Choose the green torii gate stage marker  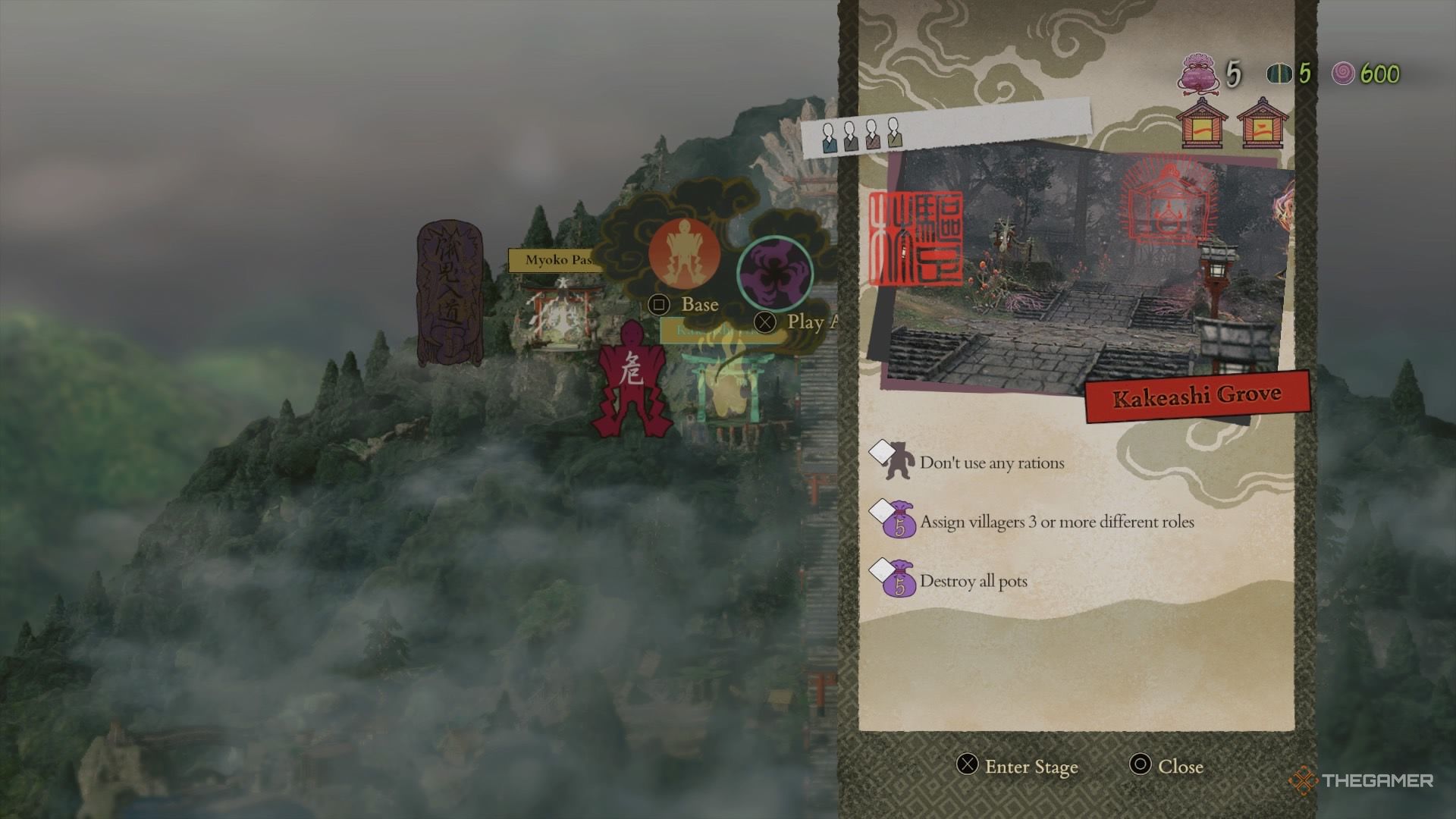pyautogui.click(x=720, y=387)
